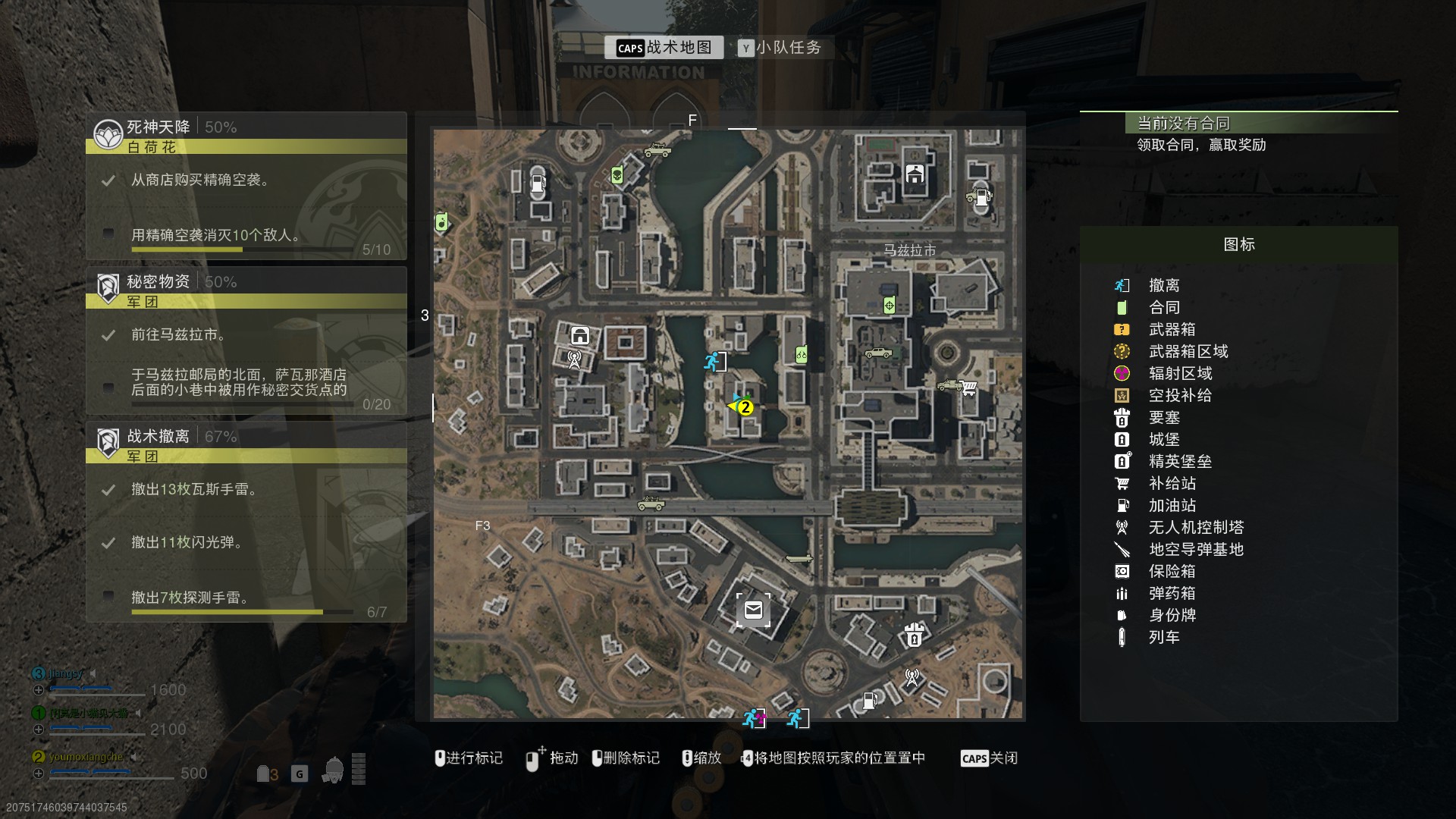This screenshot has height=819, width=1456.
Task: Select the 补给站 supply station legend entry
Action: (1172, 483)
